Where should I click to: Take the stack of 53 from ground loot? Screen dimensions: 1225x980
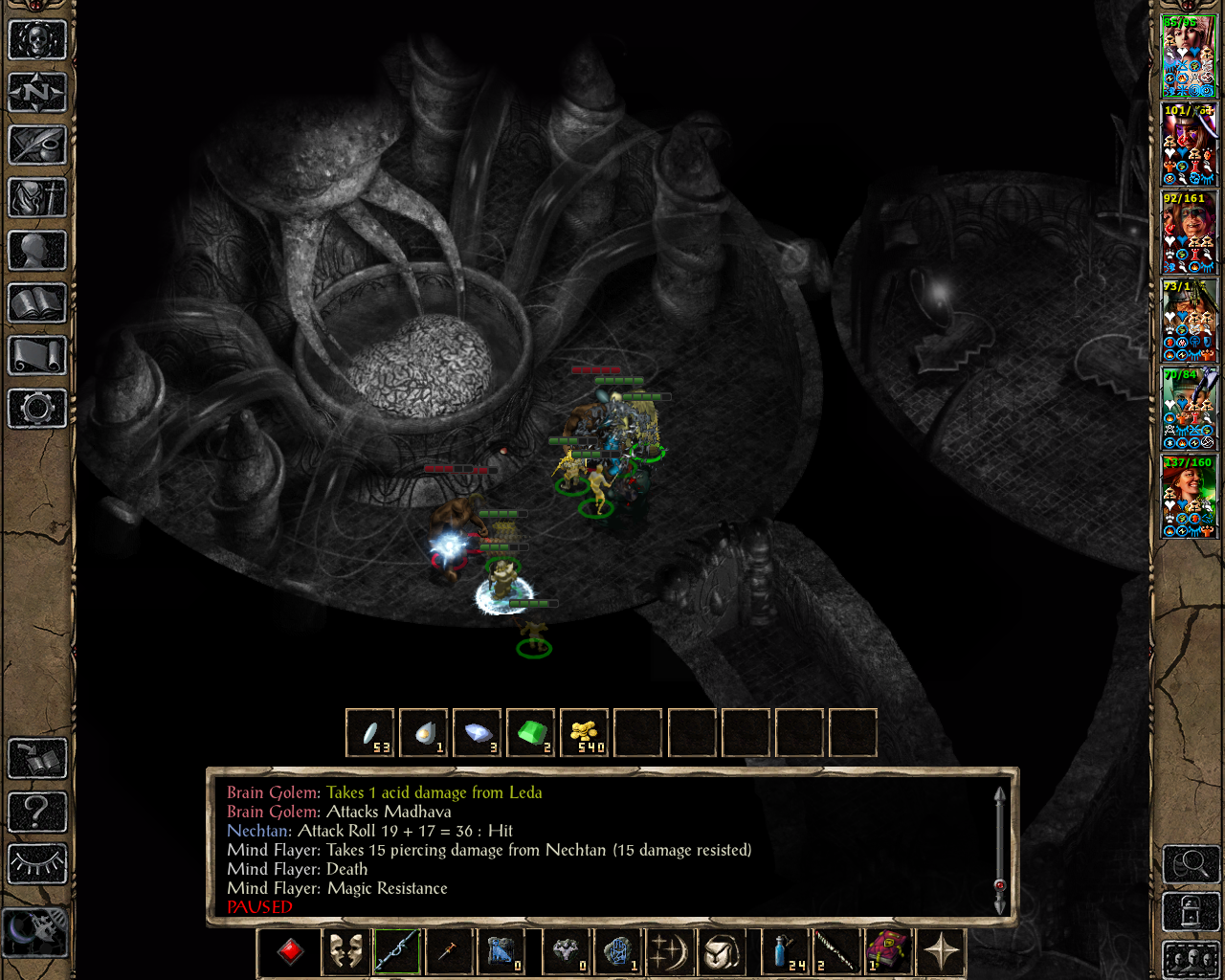click(369, 733)
